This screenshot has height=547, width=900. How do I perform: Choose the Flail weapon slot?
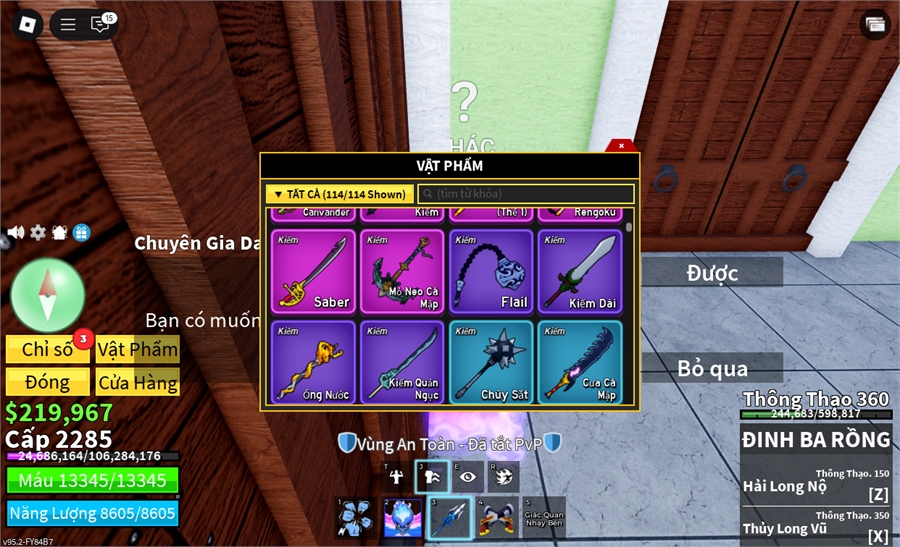coord(491,272)
